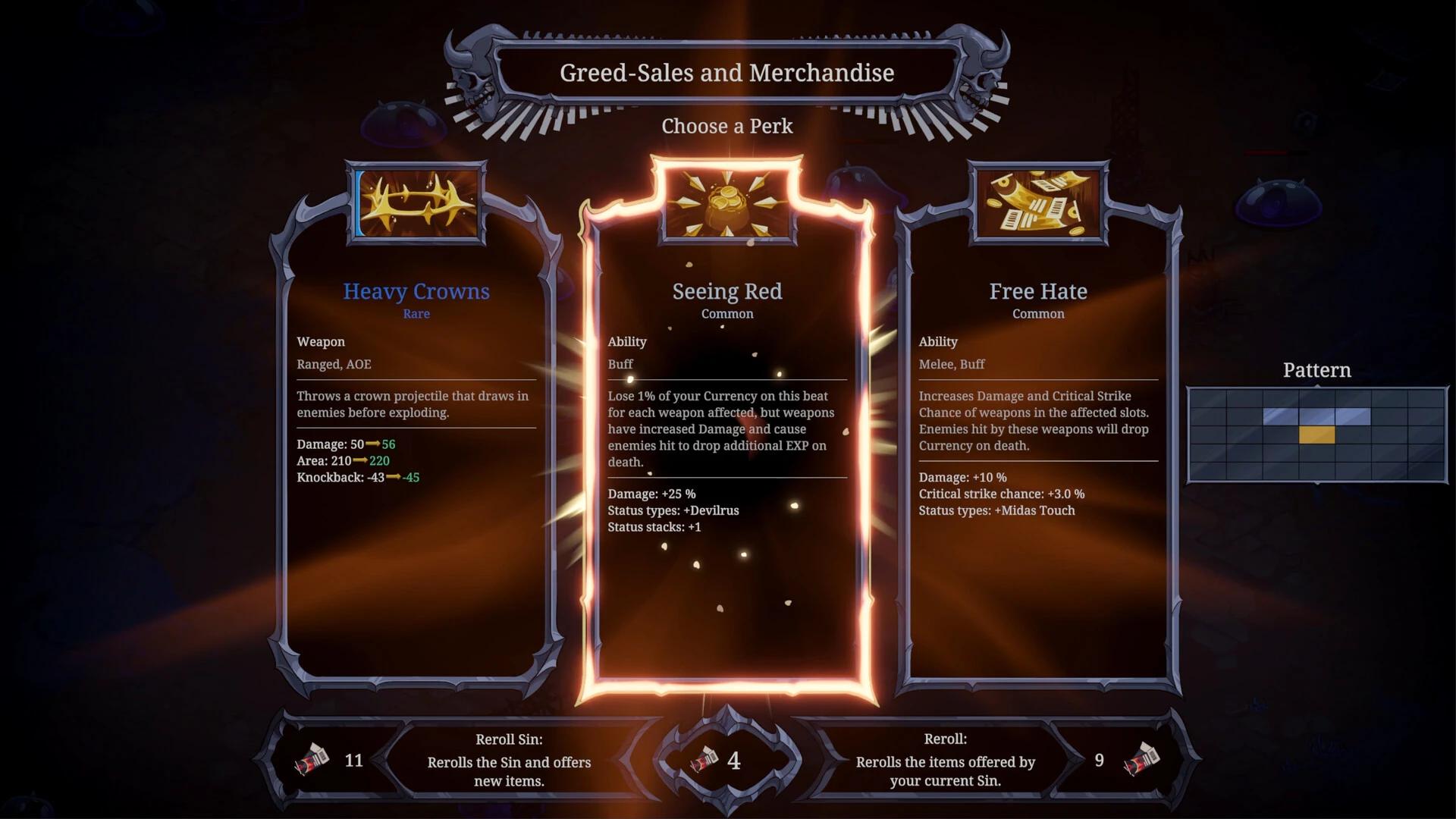The width and height of the screenshot is (1456, 819).
Task: Click the Choose a Perk header text
Action: tap(726, 127)
